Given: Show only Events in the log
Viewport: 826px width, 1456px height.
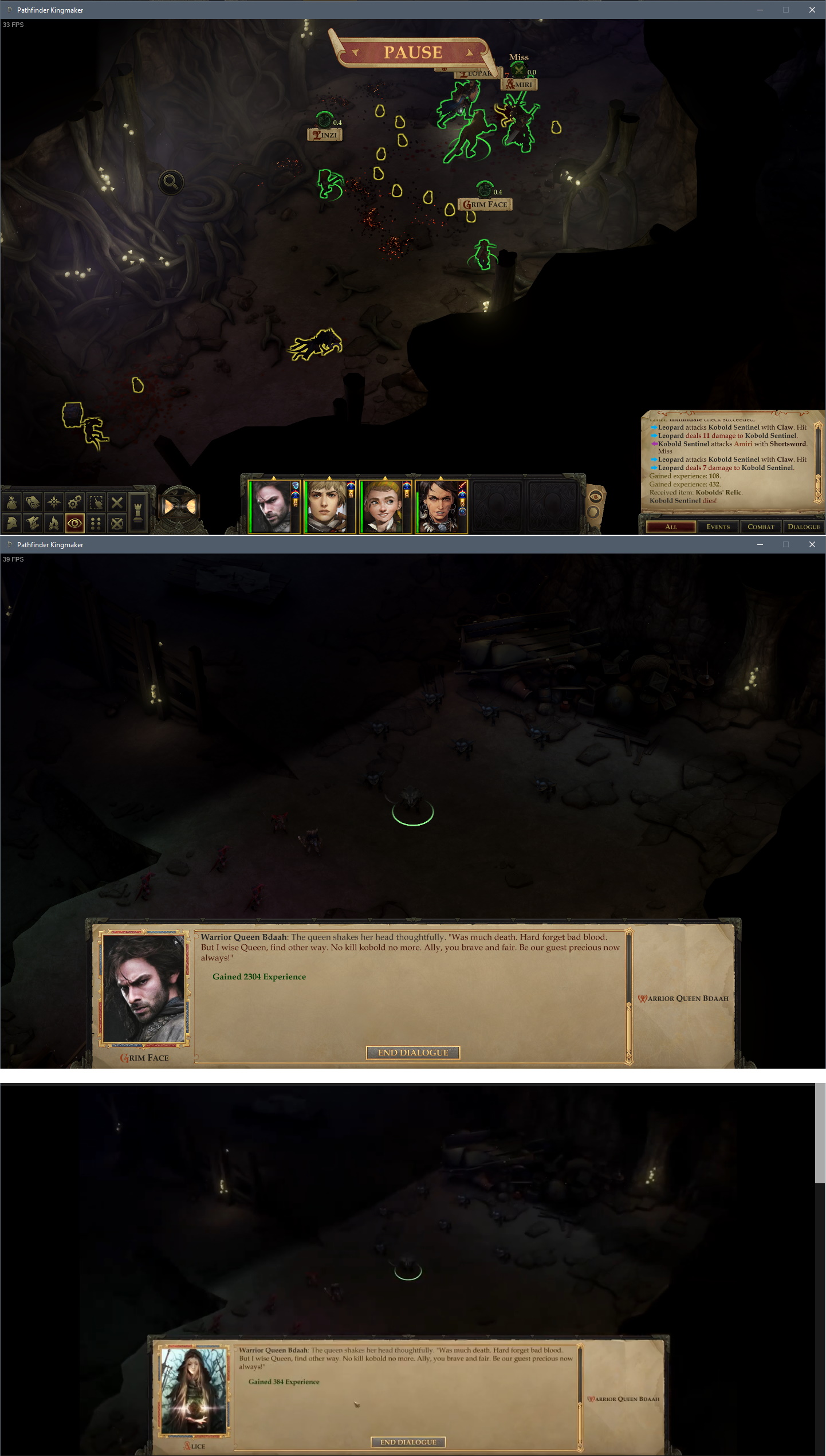Looking at the screenshot, I should 718,527.
